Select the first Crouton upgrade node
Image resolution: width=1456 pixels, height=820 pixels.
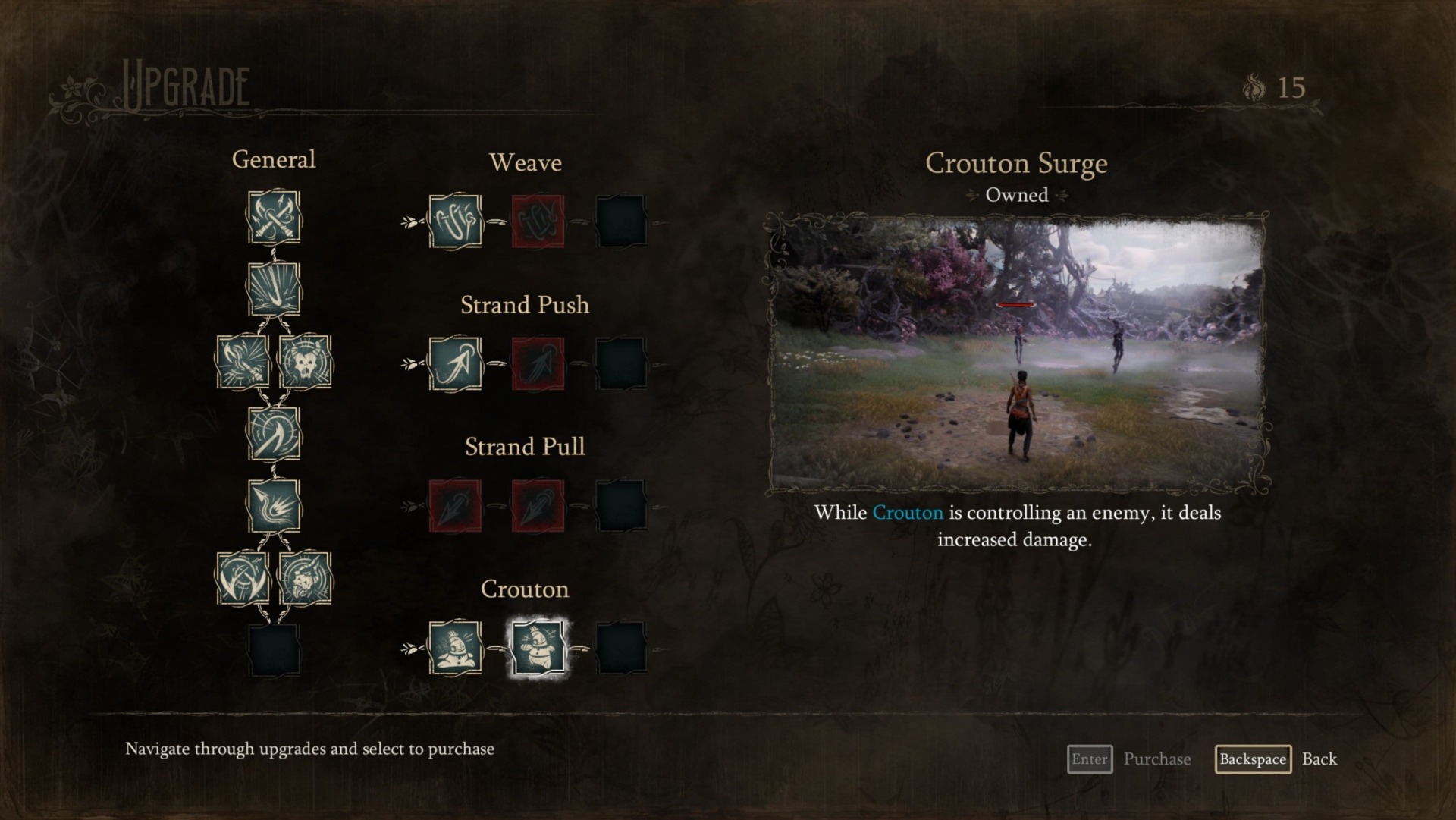pos(455,649)
